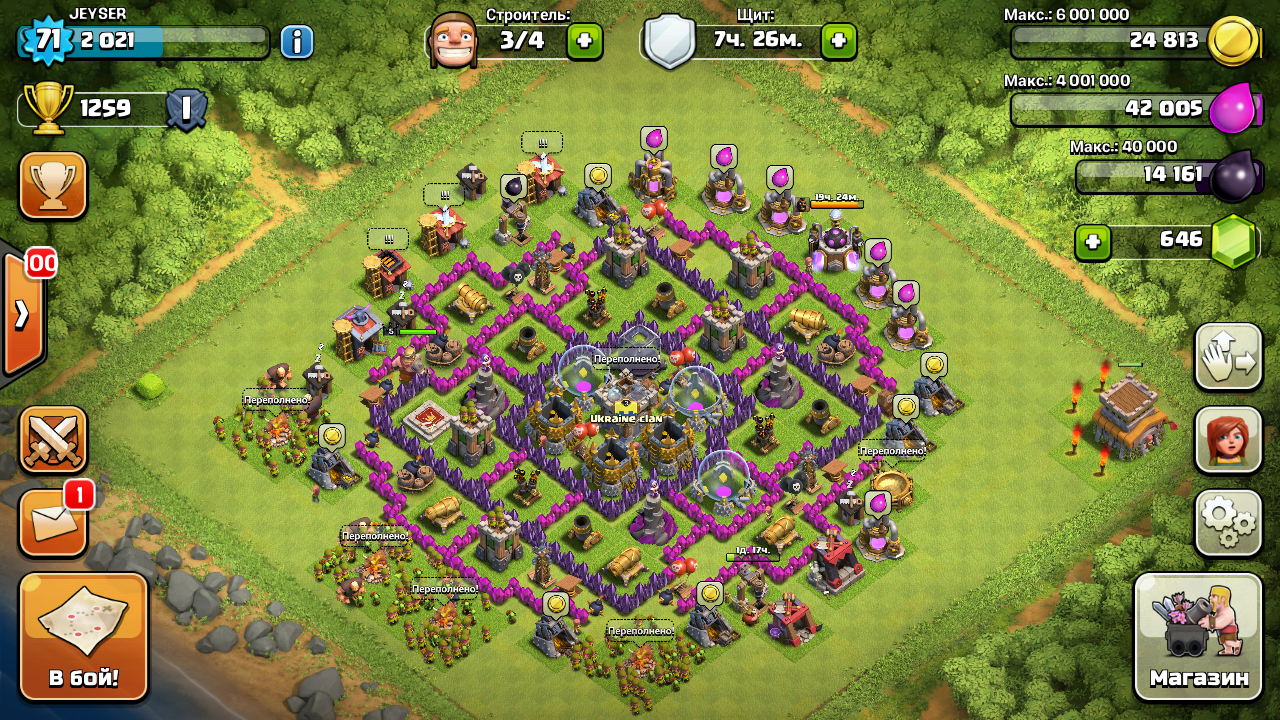
Task: Open the red-haired hero profile button
Action: click(x=1228, y=440)
